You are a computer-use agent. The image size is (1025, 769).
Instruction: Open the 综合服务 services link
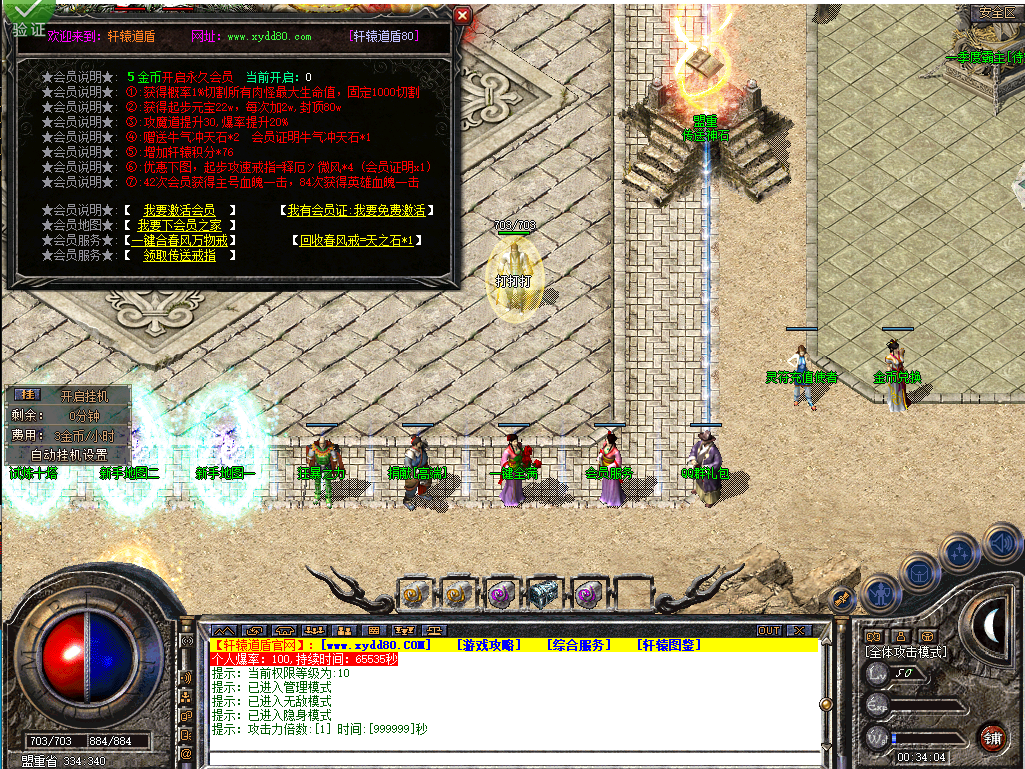coord(578,645)
